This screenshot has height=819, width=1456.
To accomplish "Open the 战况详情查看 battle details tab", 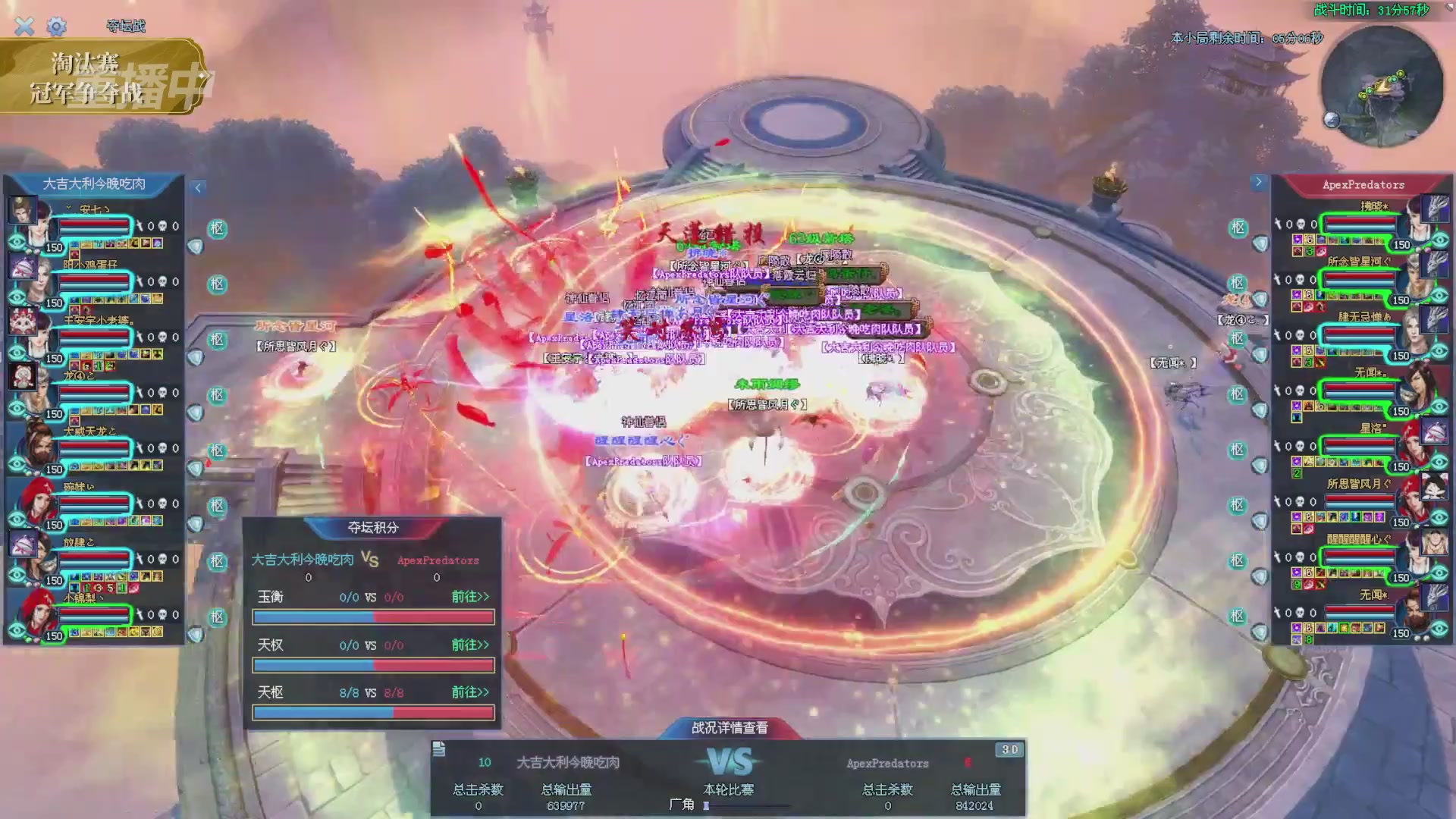I will coord(730,728).
